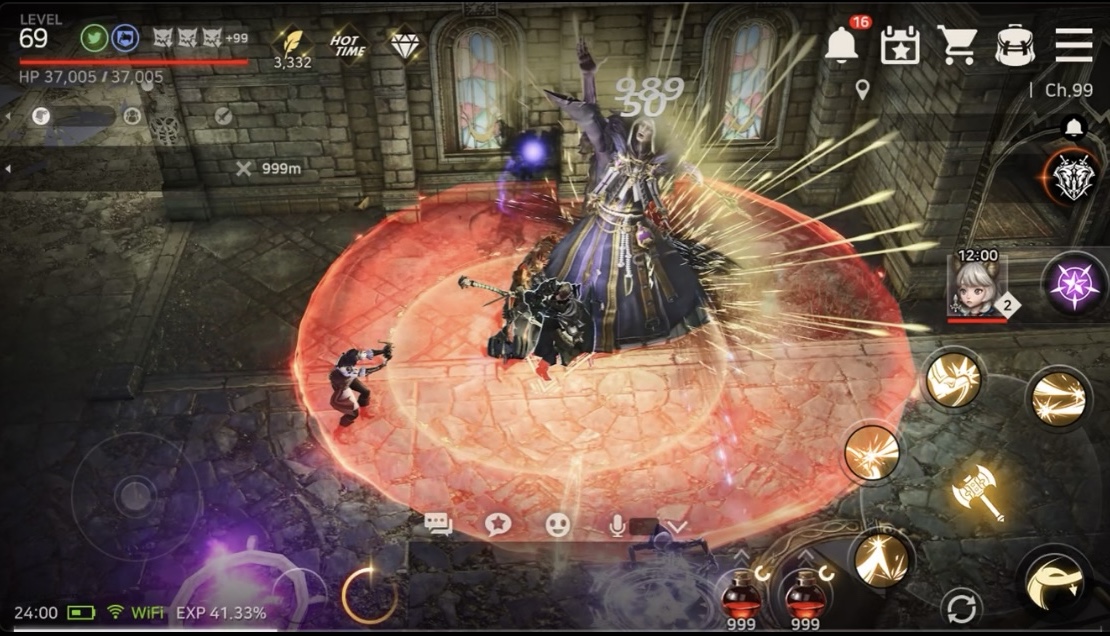1110x636 pixels.
Task: View notifications via the bell icon
Action: tap(843, 44)
